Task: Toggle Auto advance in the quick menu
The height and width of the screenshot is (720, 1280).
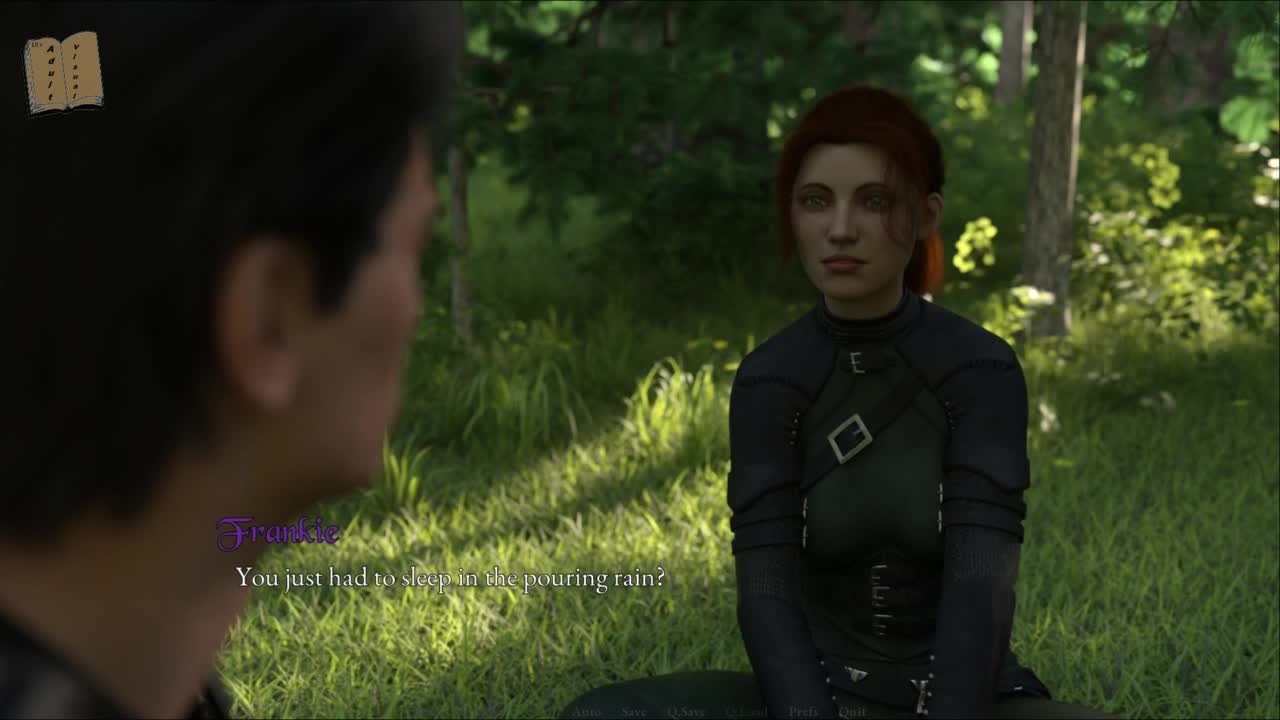Action: click(x=586, y=712)
